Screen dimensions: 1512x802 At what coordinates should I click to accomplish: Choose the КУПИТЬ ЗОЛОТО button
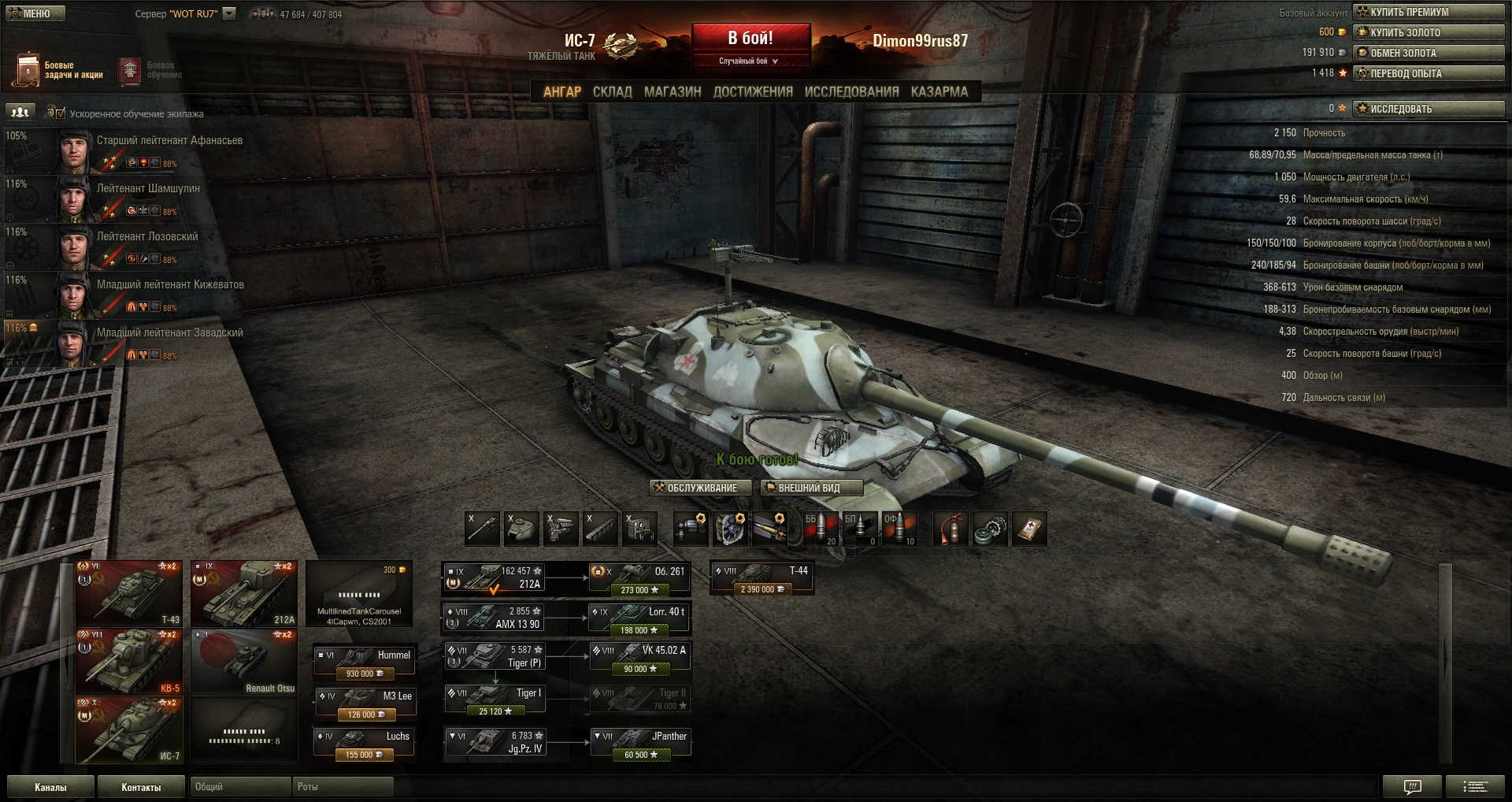tap(1429, 32)
